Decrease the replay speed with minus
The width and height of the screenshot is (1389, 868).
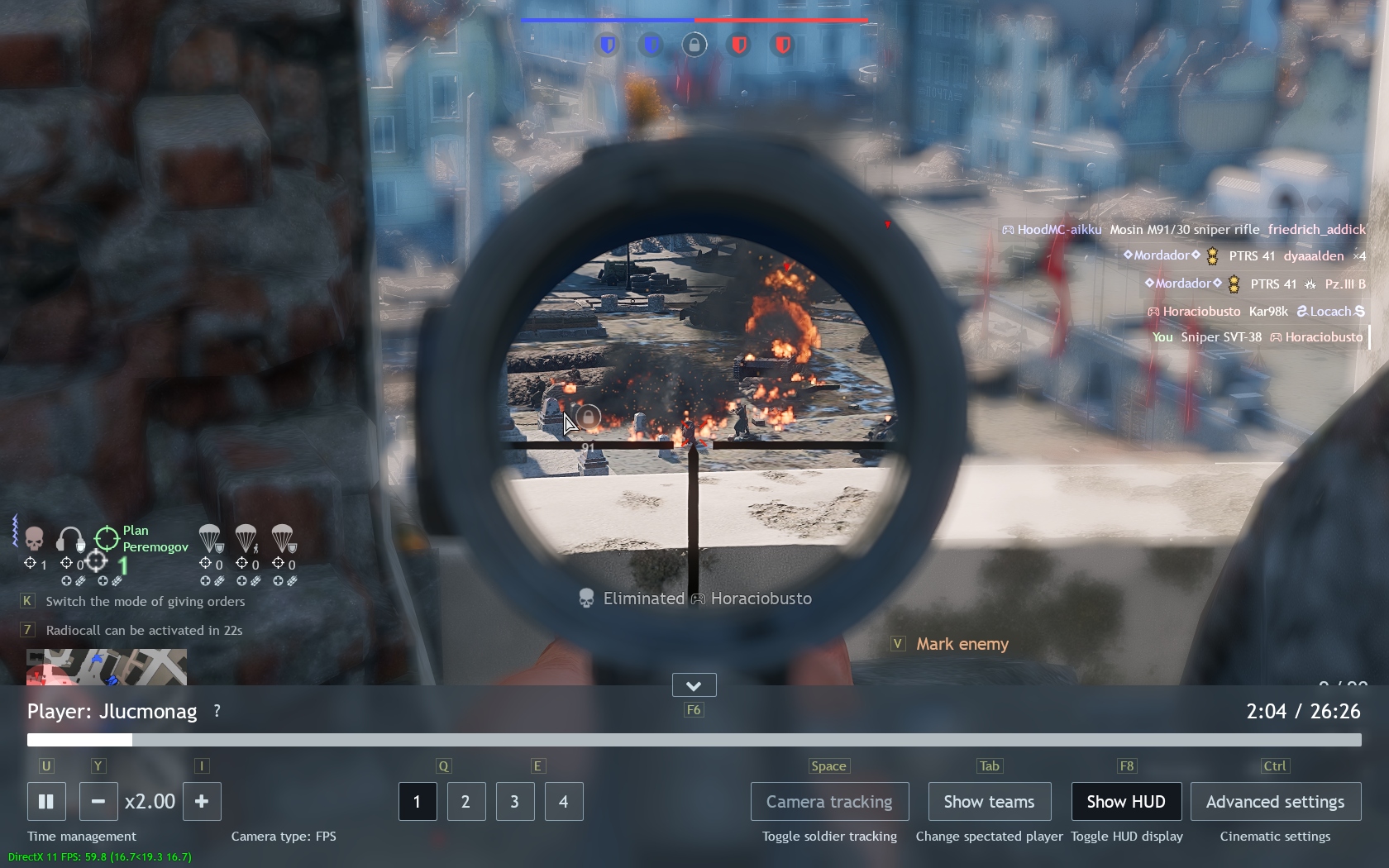(x=98, y=801)
